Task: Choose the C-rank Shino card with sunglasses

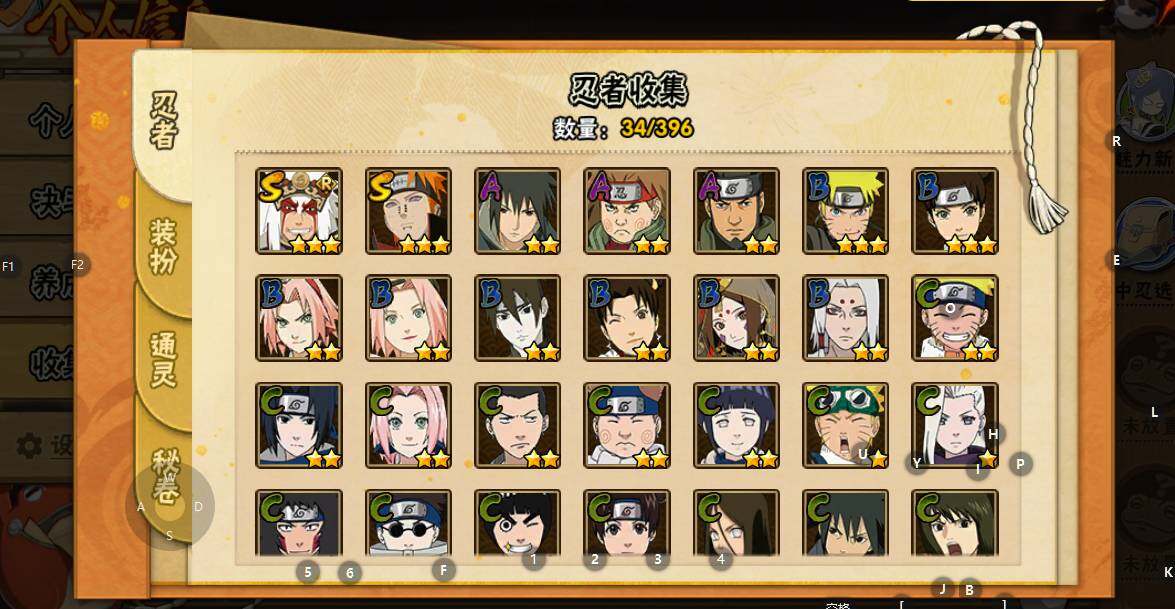Action: 408,524
